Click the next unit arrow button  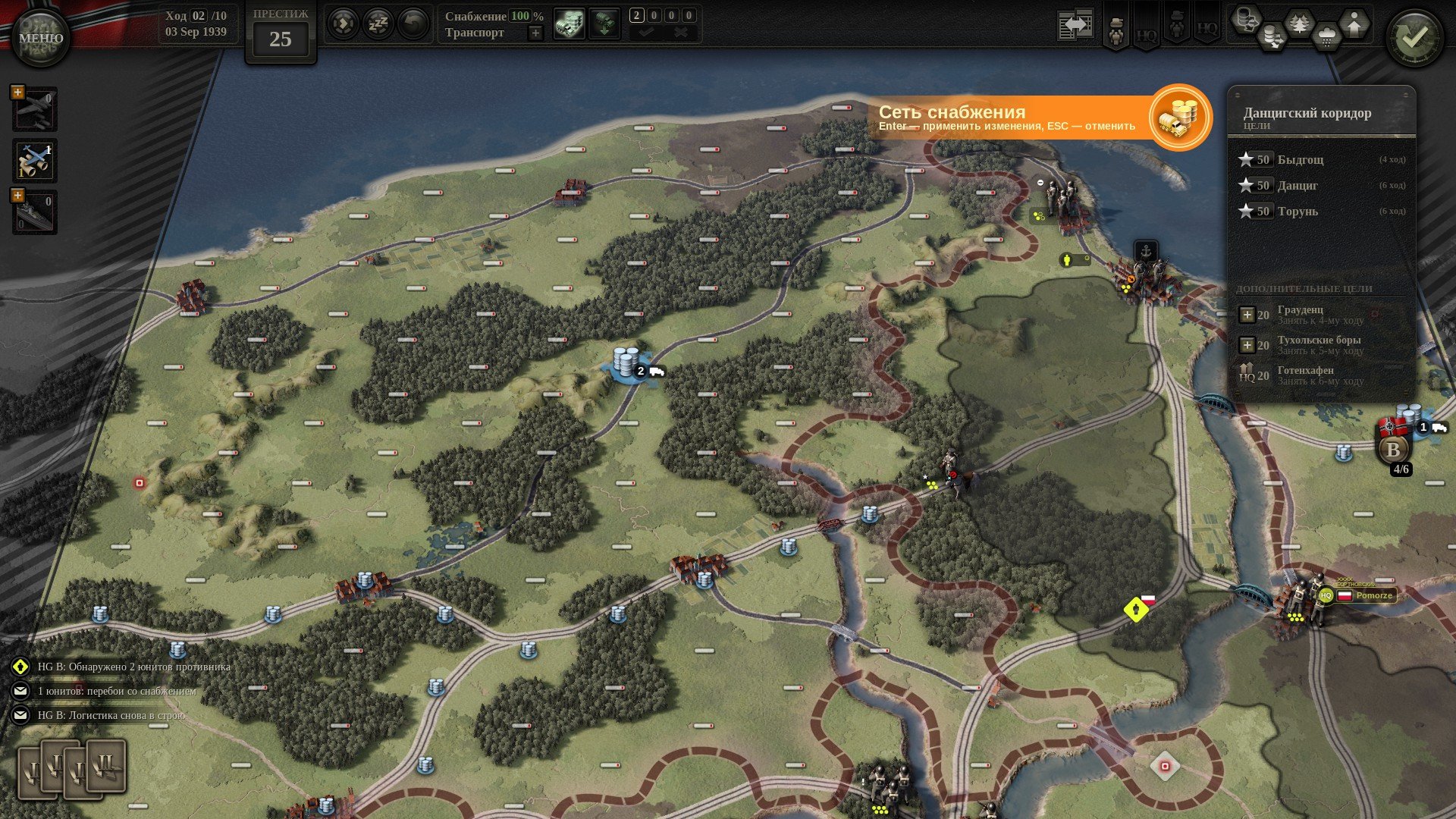(x=343, y=24)
